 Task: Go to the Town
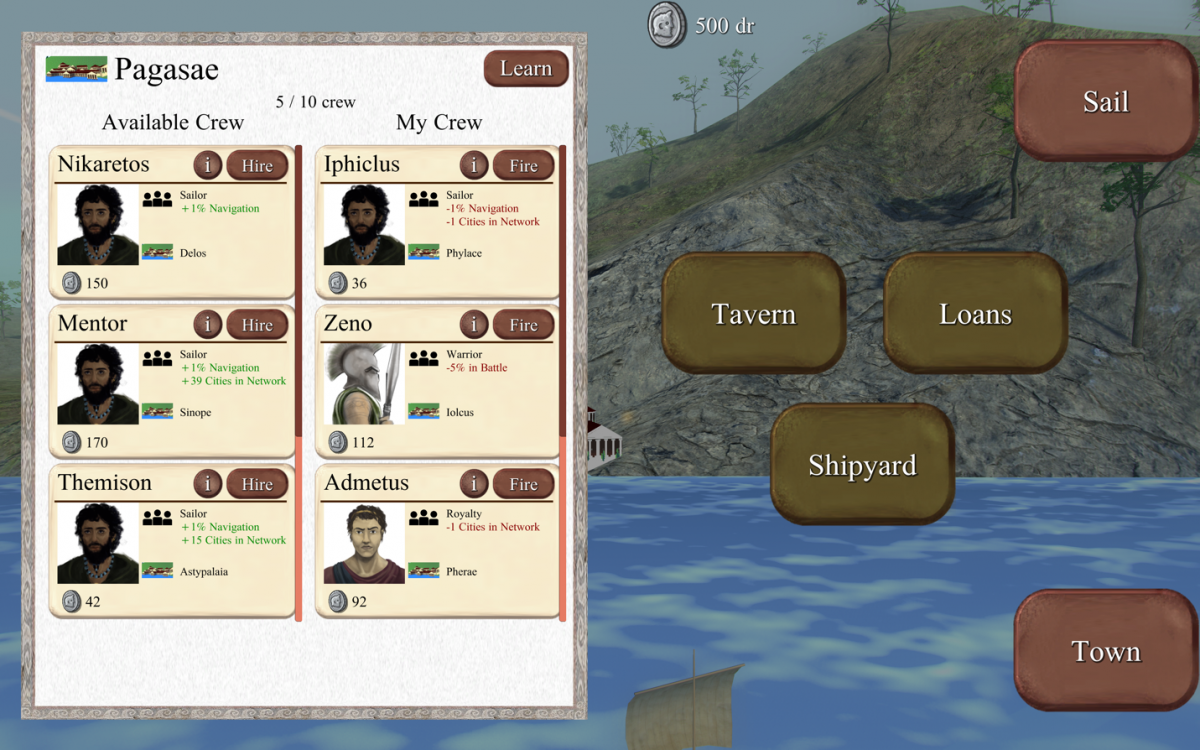(1105, 652)
